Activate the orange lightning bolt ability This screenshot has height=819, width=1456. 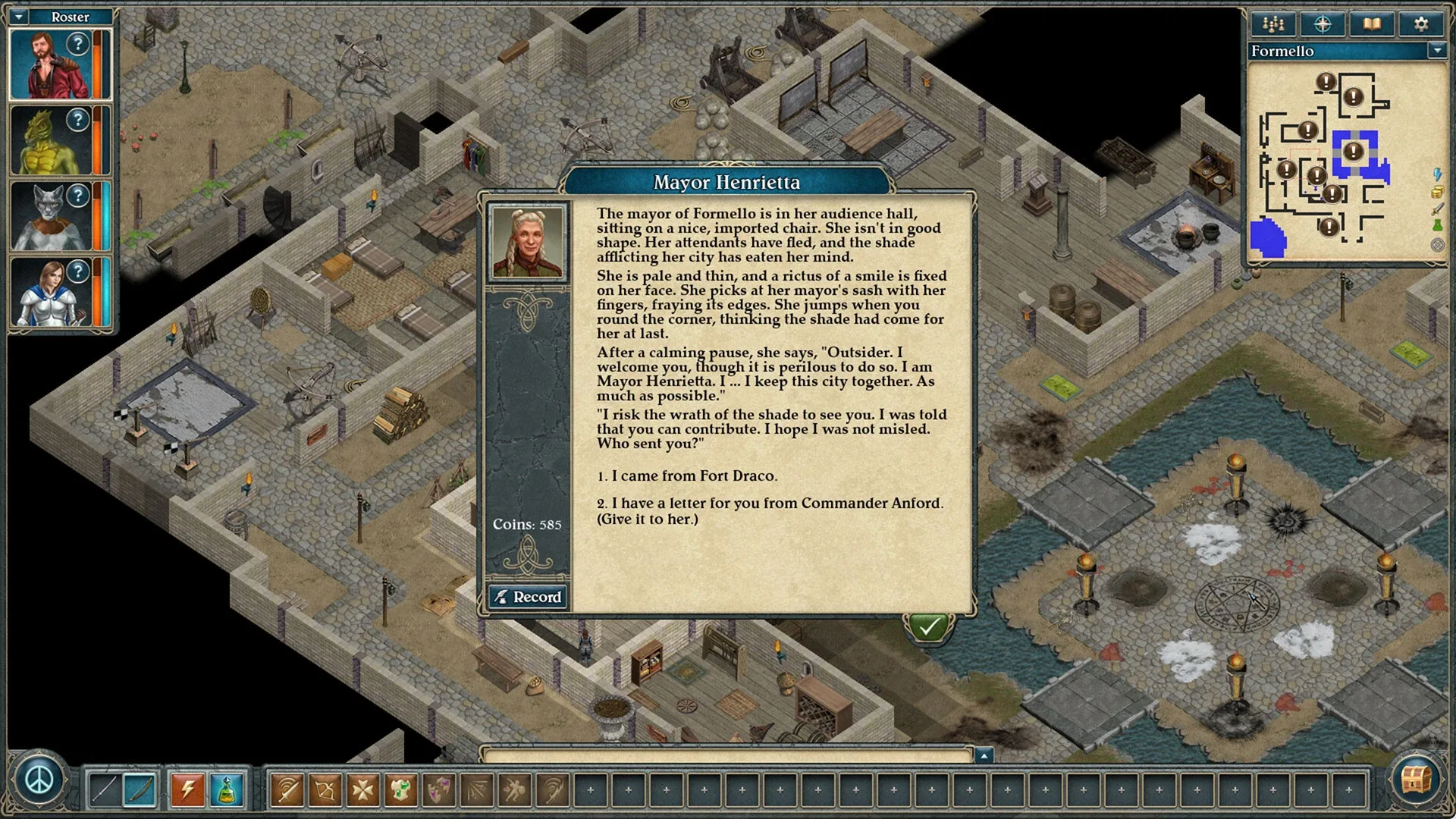point(187,790)
